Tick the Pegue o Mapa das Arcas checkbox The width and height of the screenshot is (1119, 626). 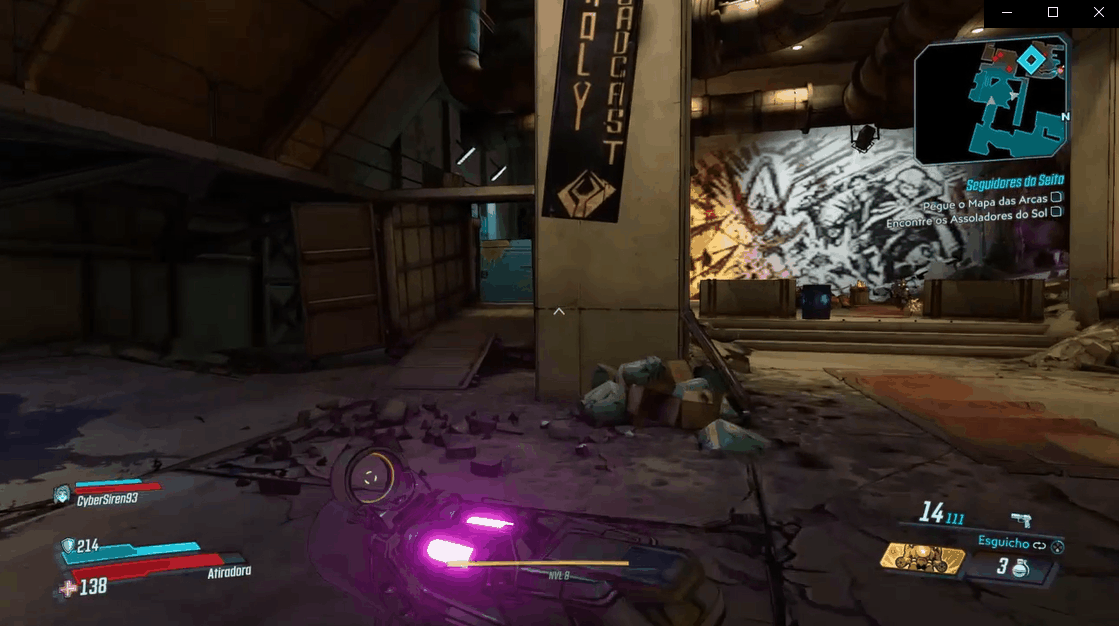point(1056,198)
